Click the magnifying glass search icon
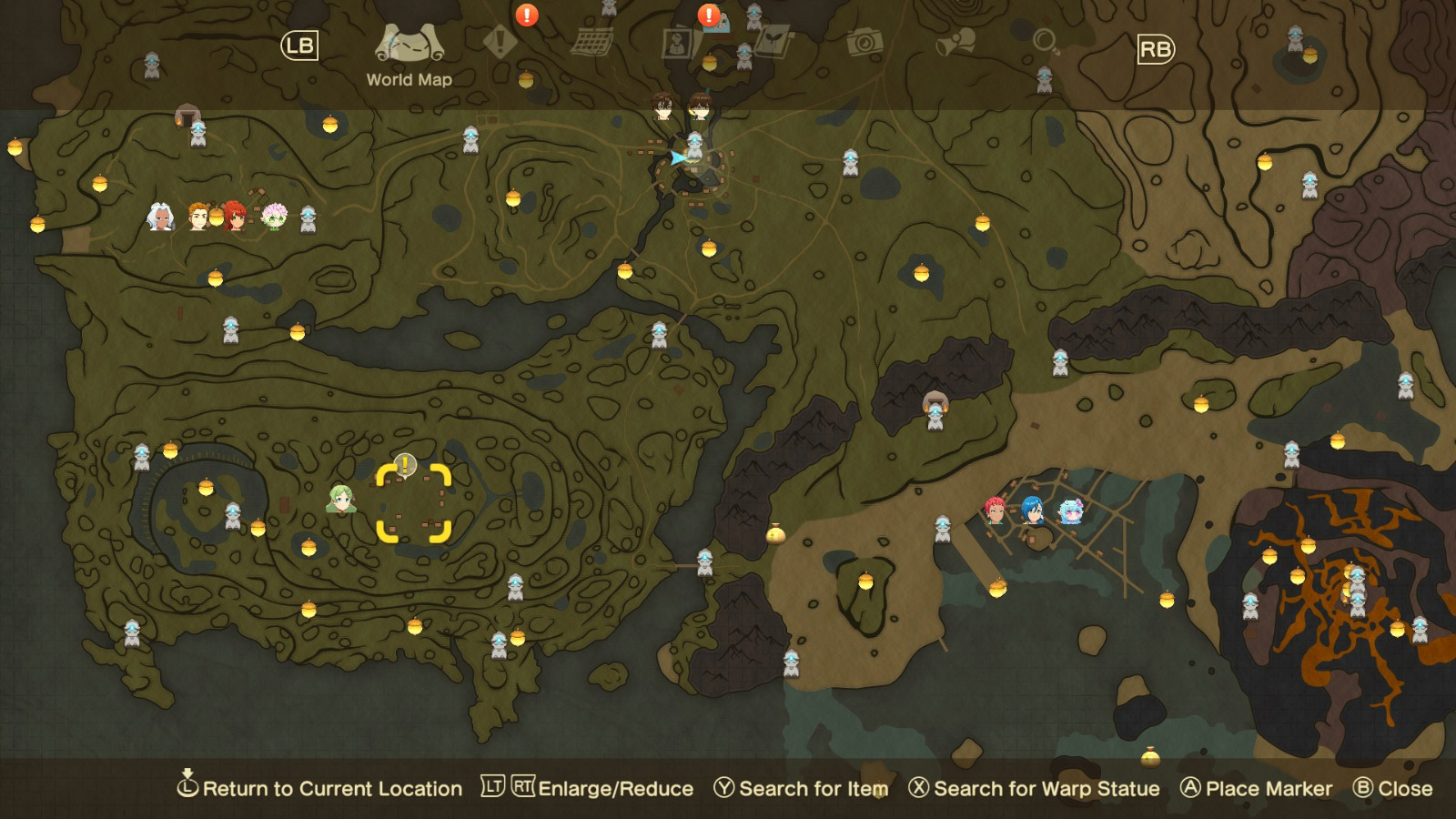The height and width of the screenshot is (819, 1456). [1043, 41]
